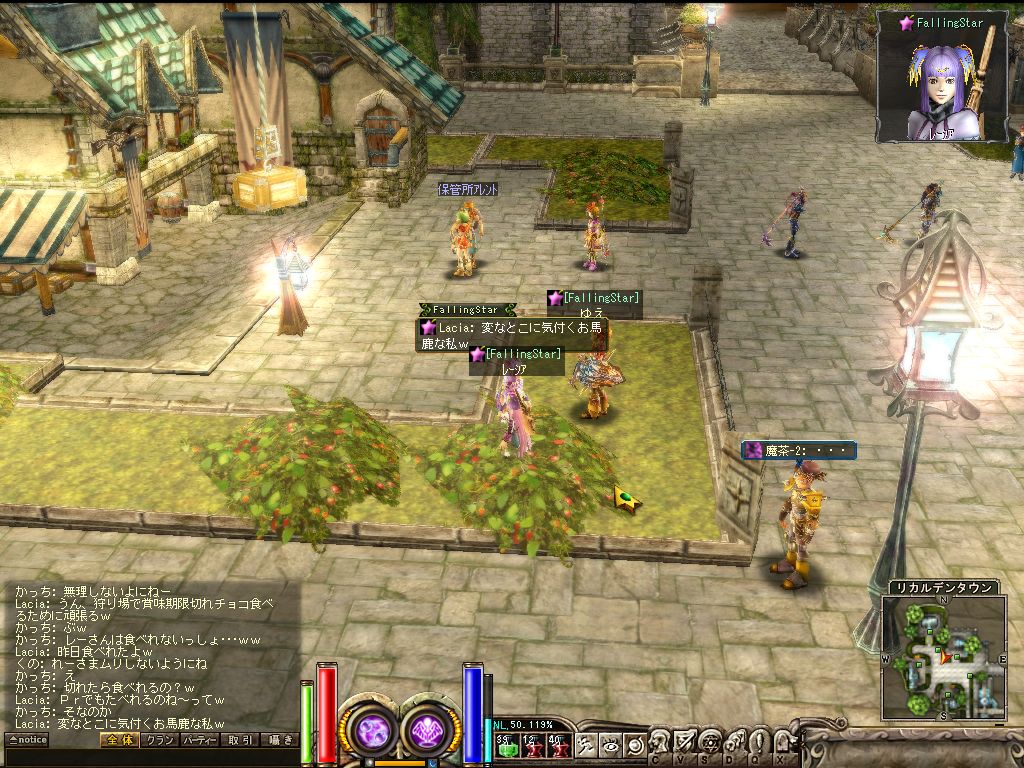This screenshot has height=768, width=1024.
Task: Open the group of figures menu (D)
Action: click(734, 742)
